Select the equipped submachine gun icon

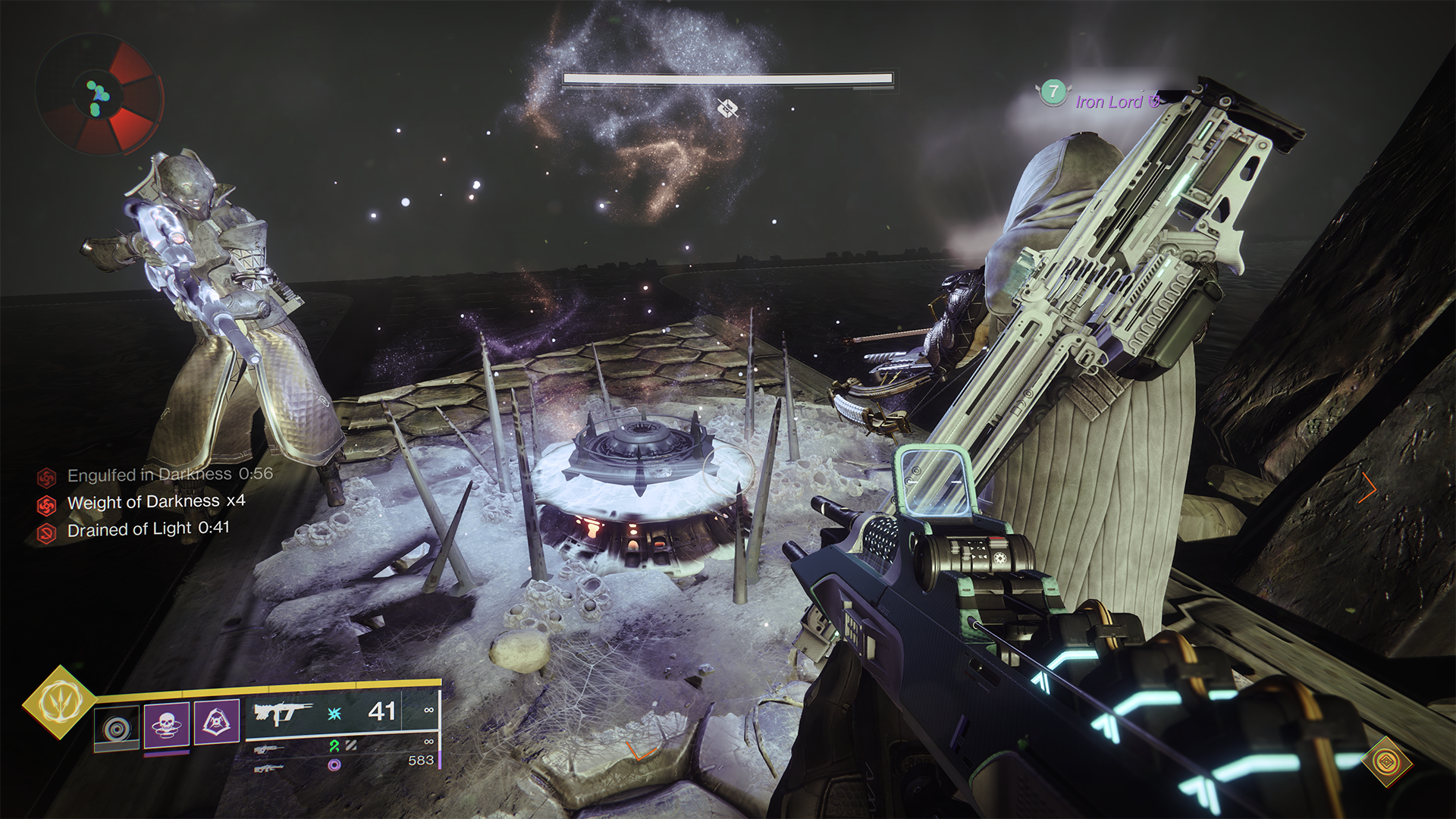coord(282,714)
